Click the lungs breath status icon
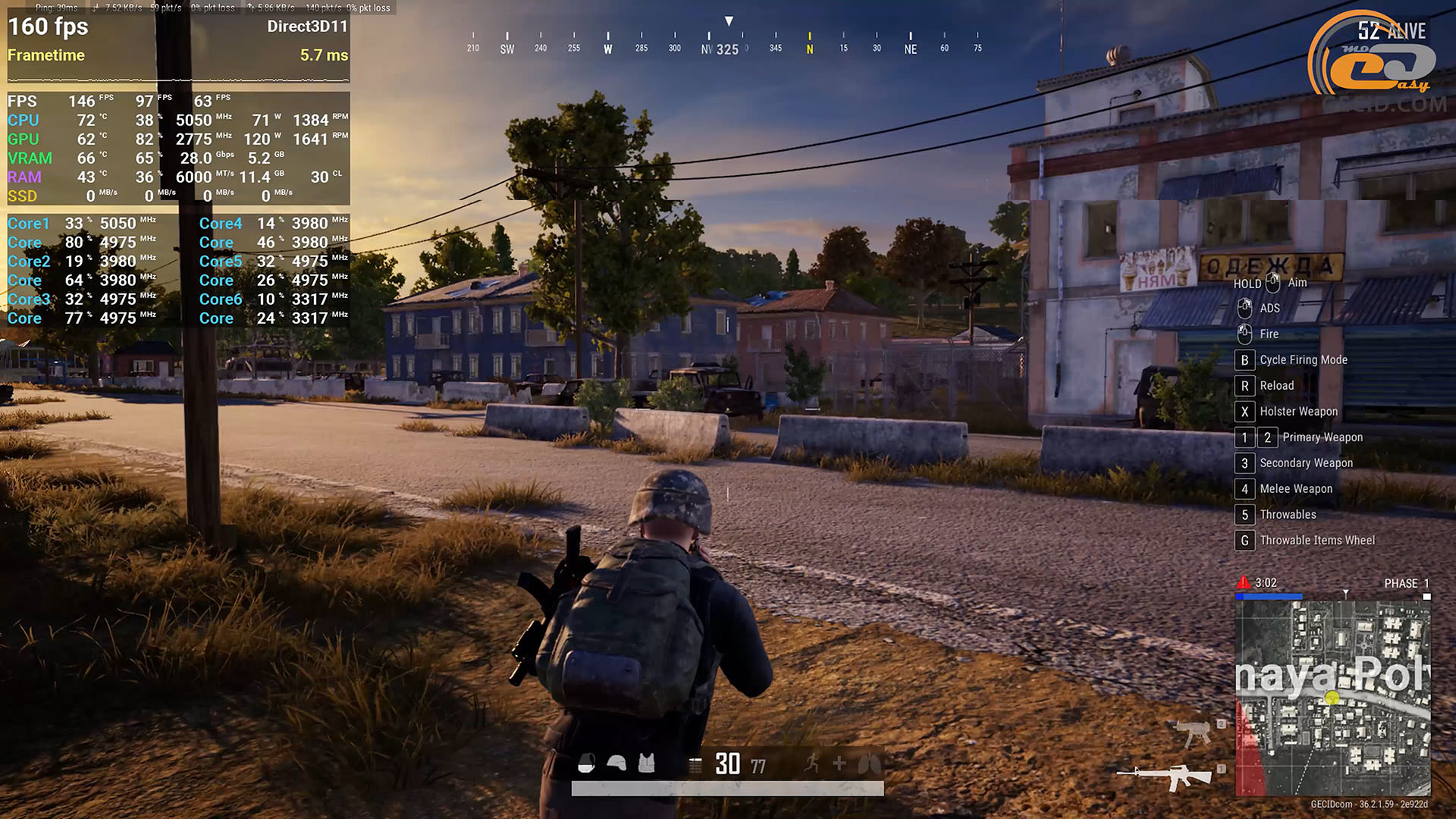1456x819 pixels. coord(869,764)
